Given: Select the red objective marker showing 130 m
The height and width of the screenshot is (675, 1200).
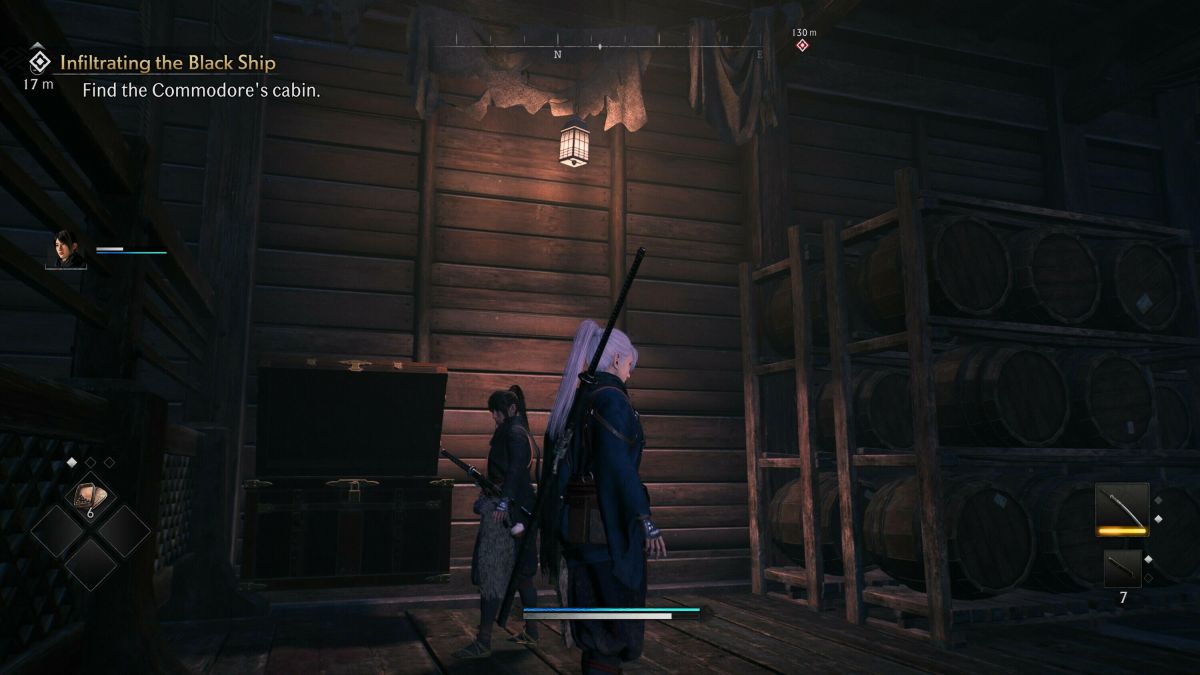Looking at the screenshot, I should click(x=801, y=45).
